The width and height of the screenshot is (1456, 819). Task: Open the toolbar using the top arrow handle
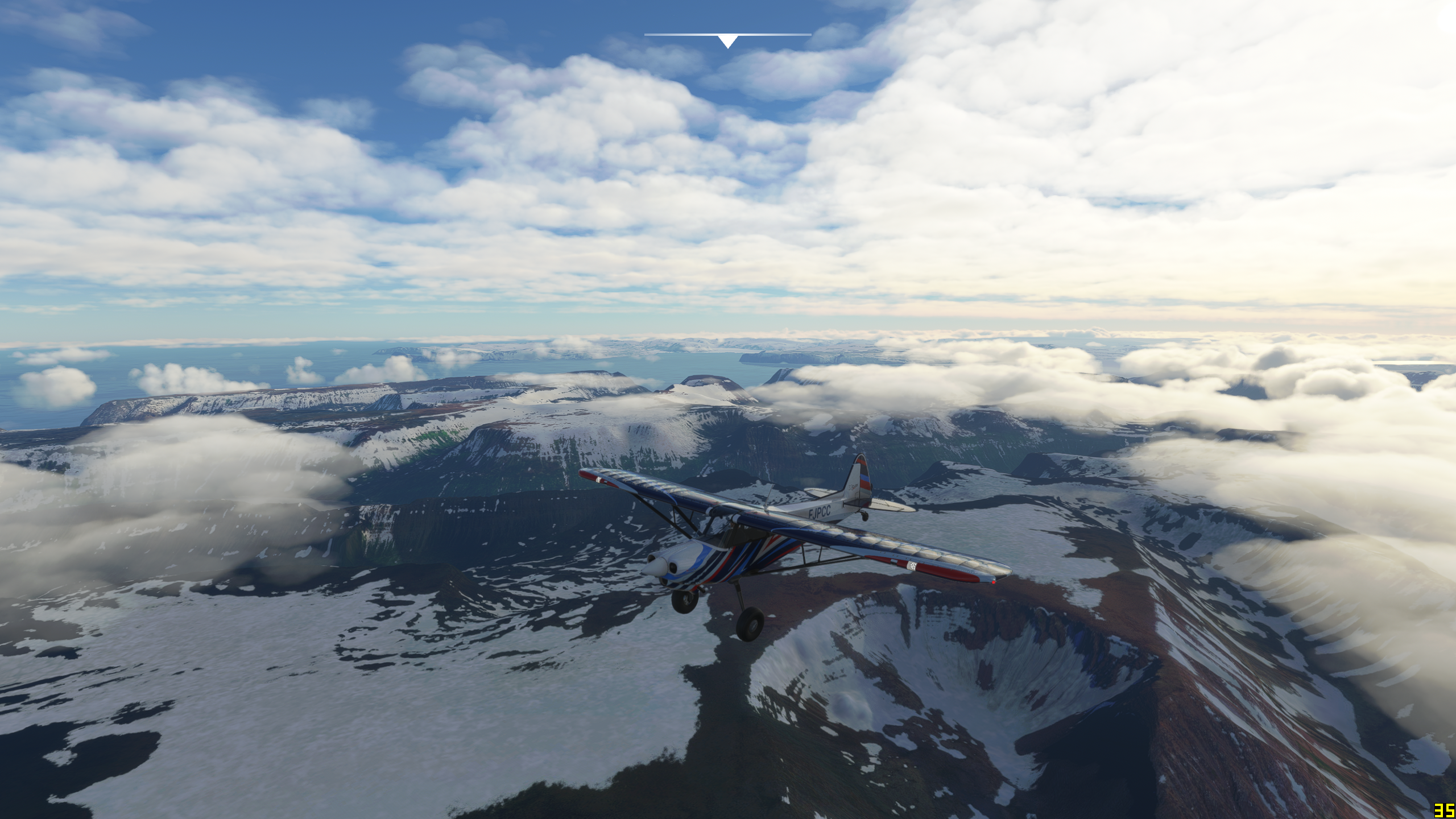pos(727,41)
